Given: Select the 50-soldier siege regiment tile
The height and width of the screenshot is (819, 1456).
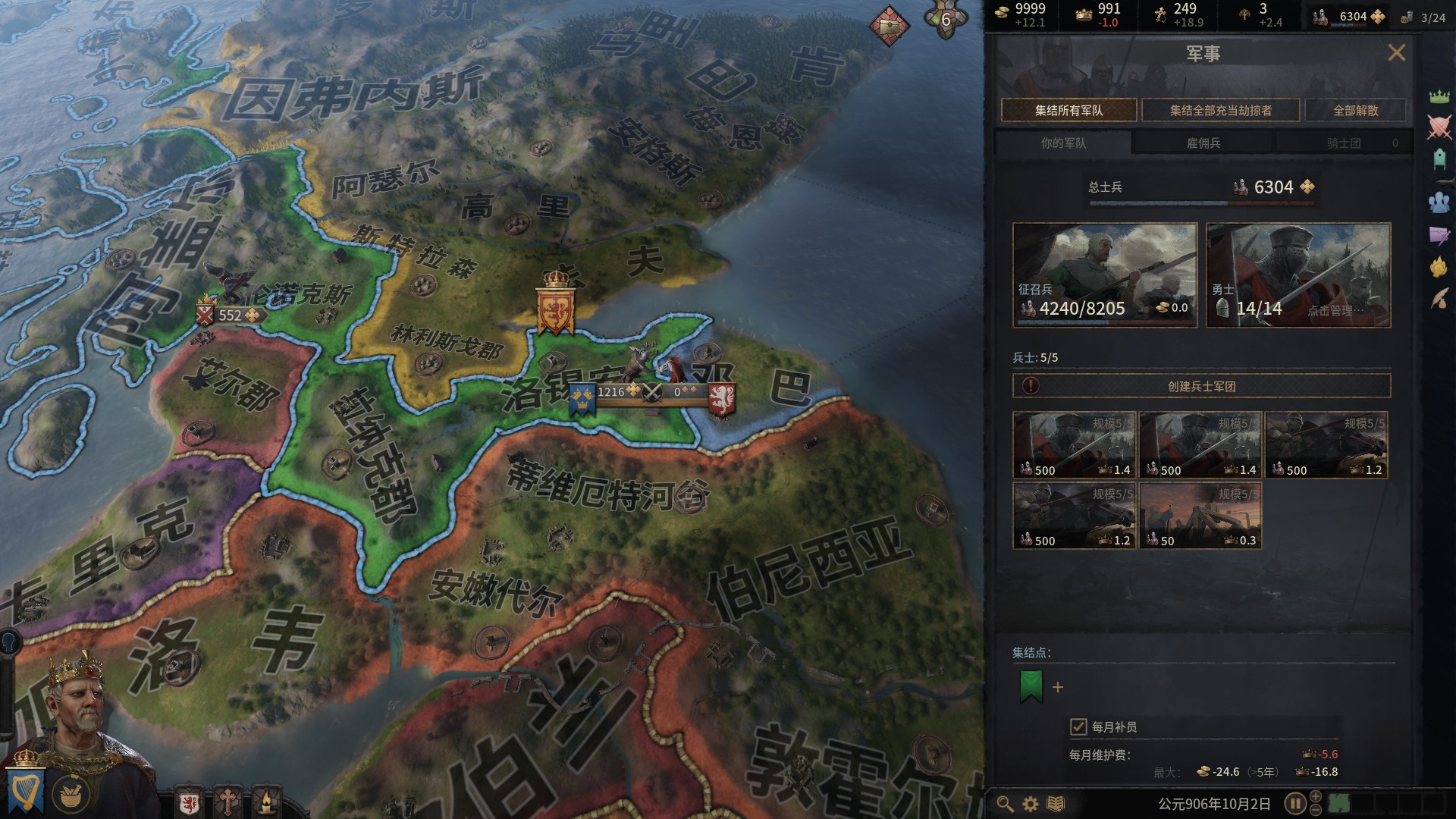Looking at the screenshot, I should [x=1200, y=515].
